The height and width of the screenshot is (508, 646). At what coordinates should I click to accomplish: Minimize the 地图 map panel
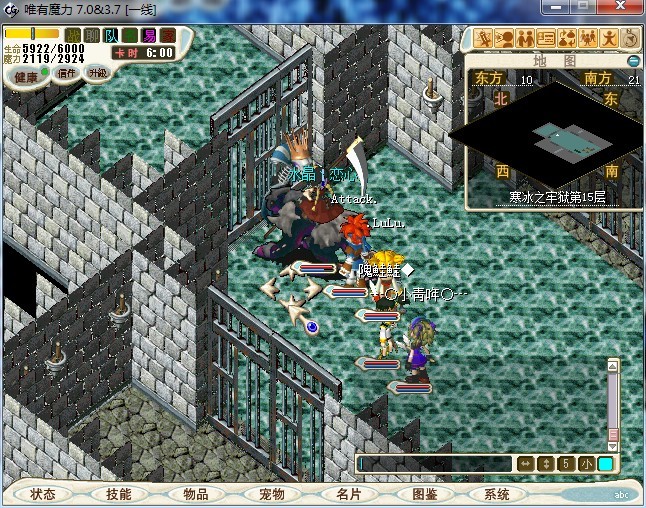point(633,61)
